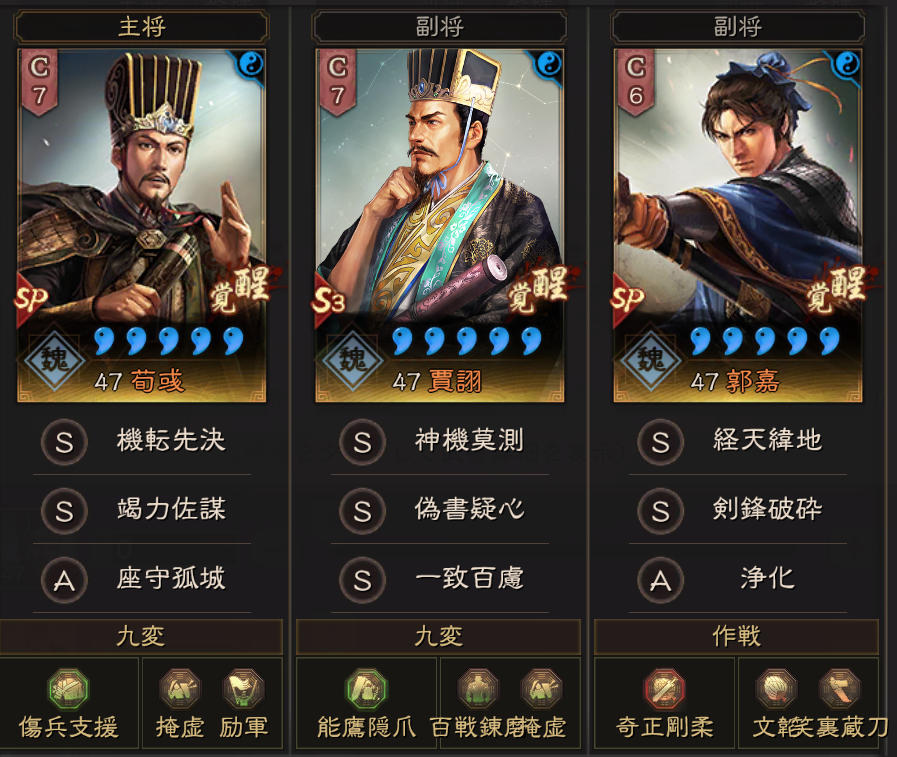Select the 笑裏蔵刀 tactic icon

coord(839,689)
